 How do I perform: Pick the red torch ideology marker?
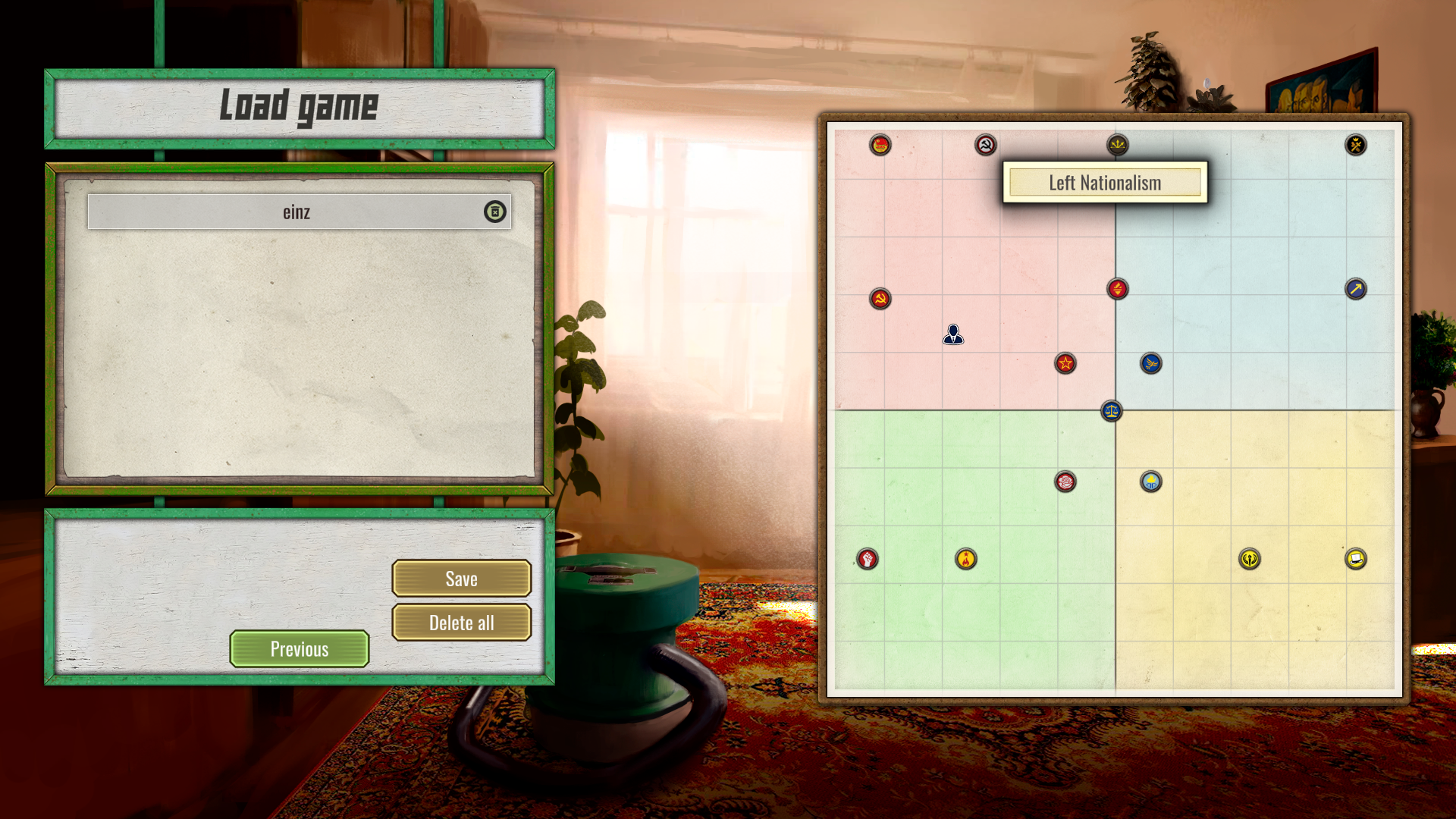1118,289
